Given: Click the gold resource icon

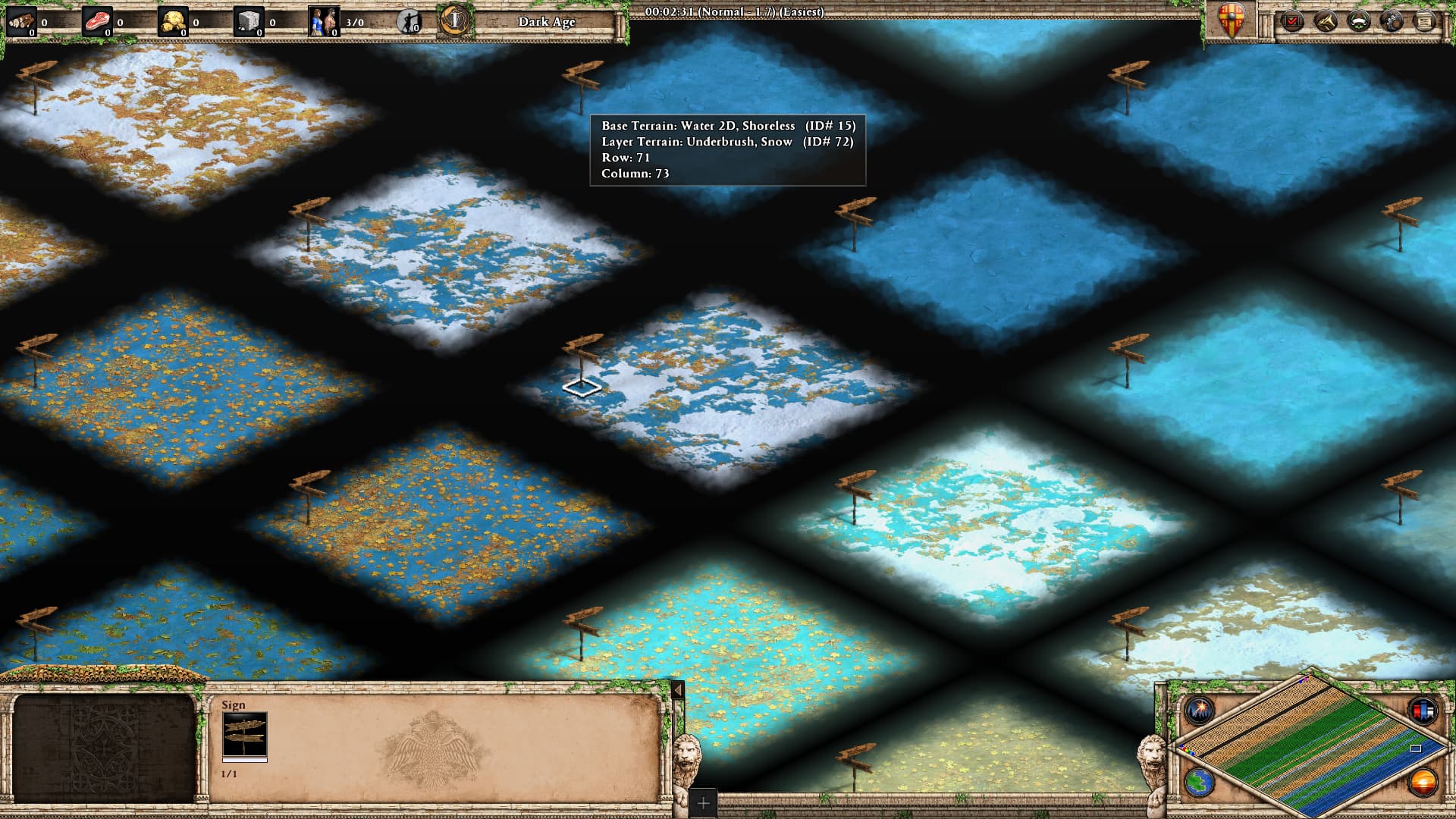Looking at the screenshot, I should pyautogui.click(x=173, y=22).
